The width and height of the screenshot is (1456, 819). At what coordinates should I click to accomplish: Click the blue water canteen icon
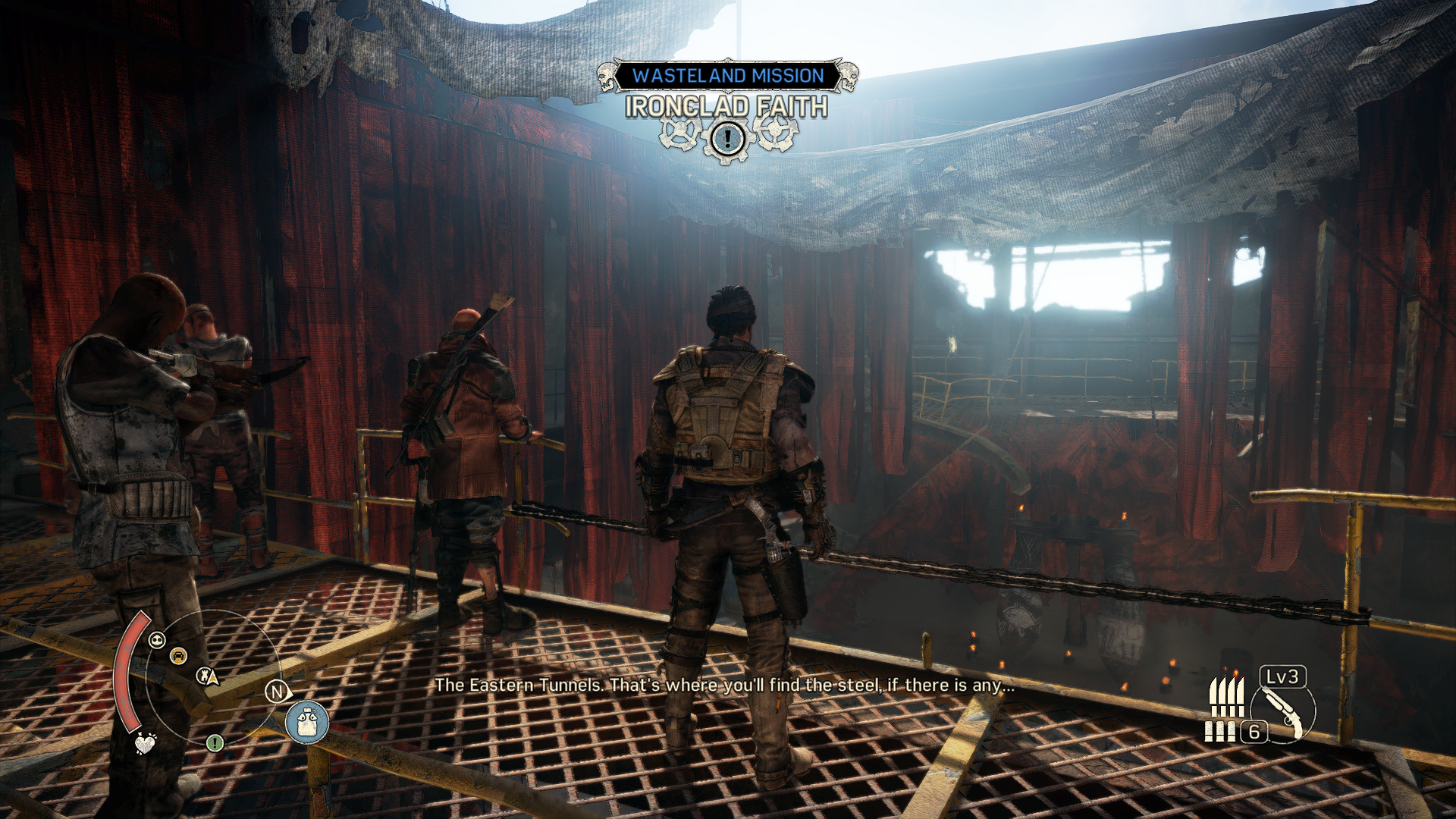click(307, 722)
